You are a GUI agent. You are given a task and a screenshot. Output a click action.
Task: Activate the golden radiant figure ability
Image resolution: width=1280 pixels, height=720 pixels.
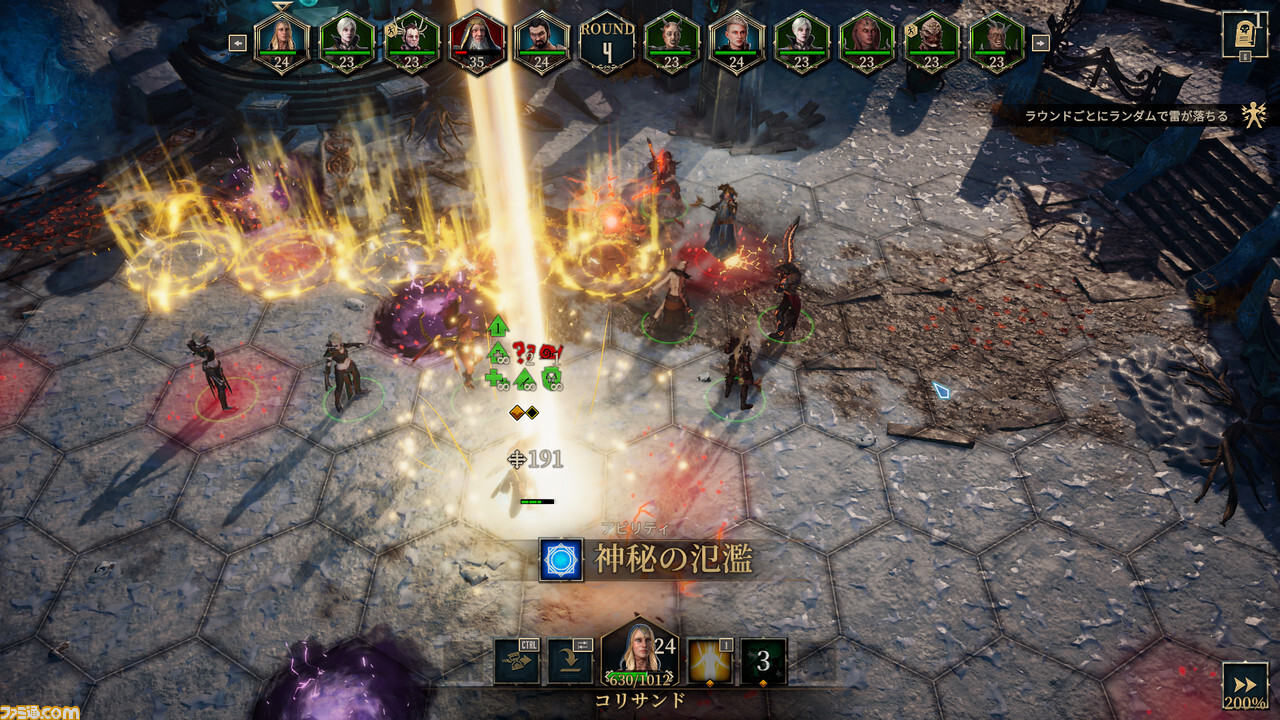709,661
